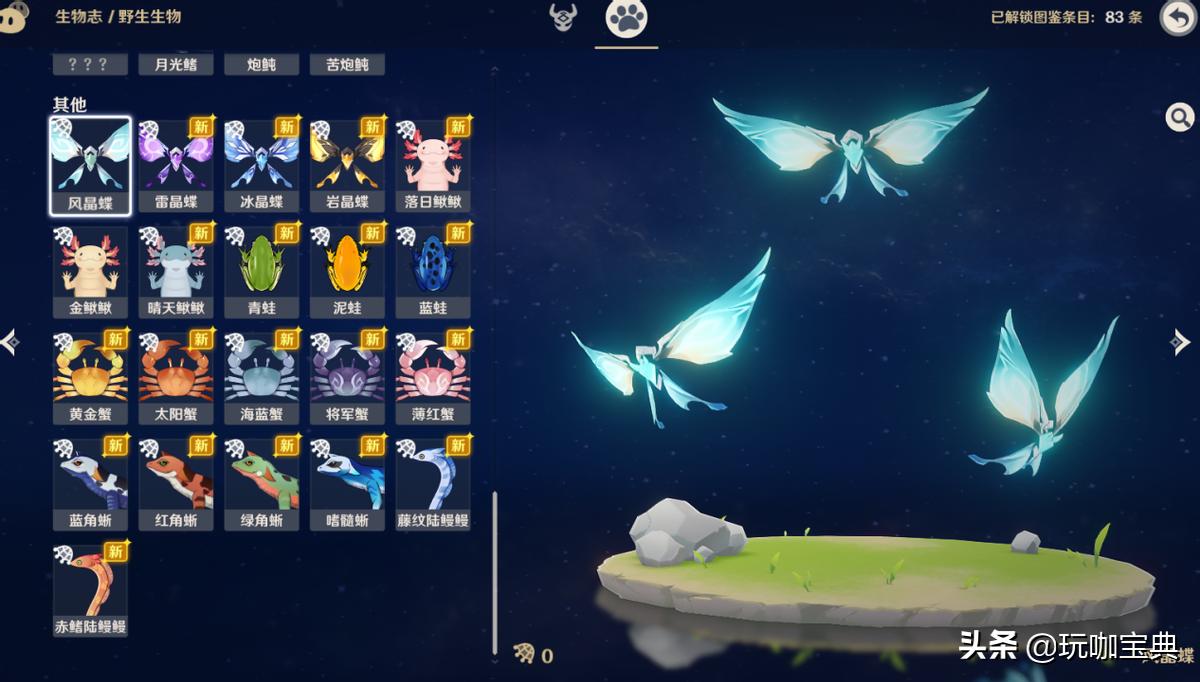1200x682 pixels.
Task: Open the 红角蜥 lizard entry
Action: pyautogui.click(x=176, y=484)
